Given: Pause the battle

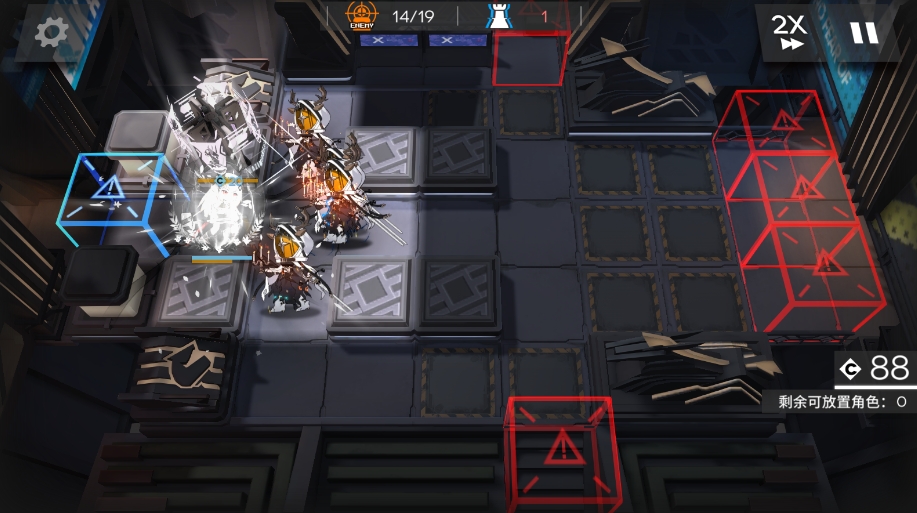Looking at the screenshot, I should [864, 33].
